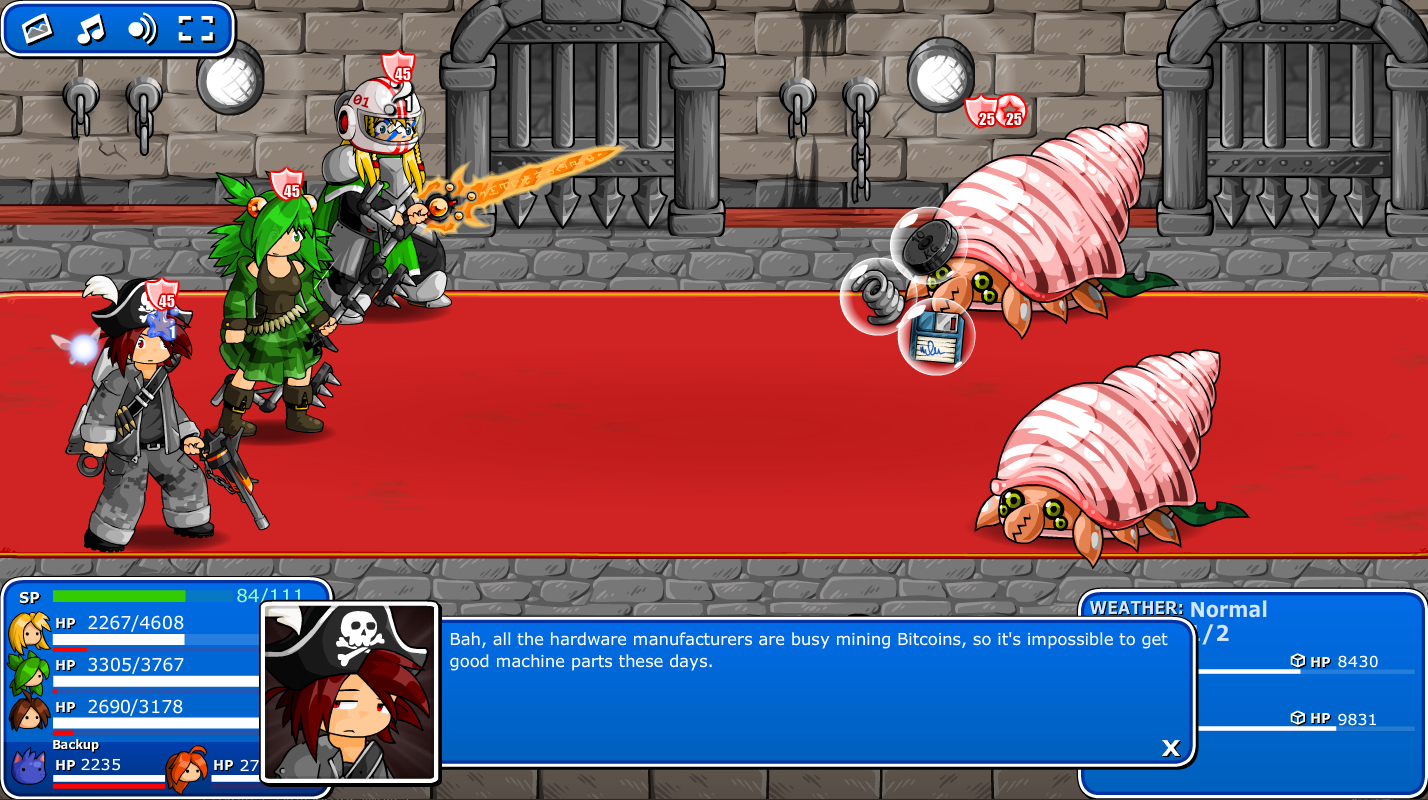Toggle sound effects with the speaker icon
The width and height of the screenshot is (1428, 800).
coord(142,29)
